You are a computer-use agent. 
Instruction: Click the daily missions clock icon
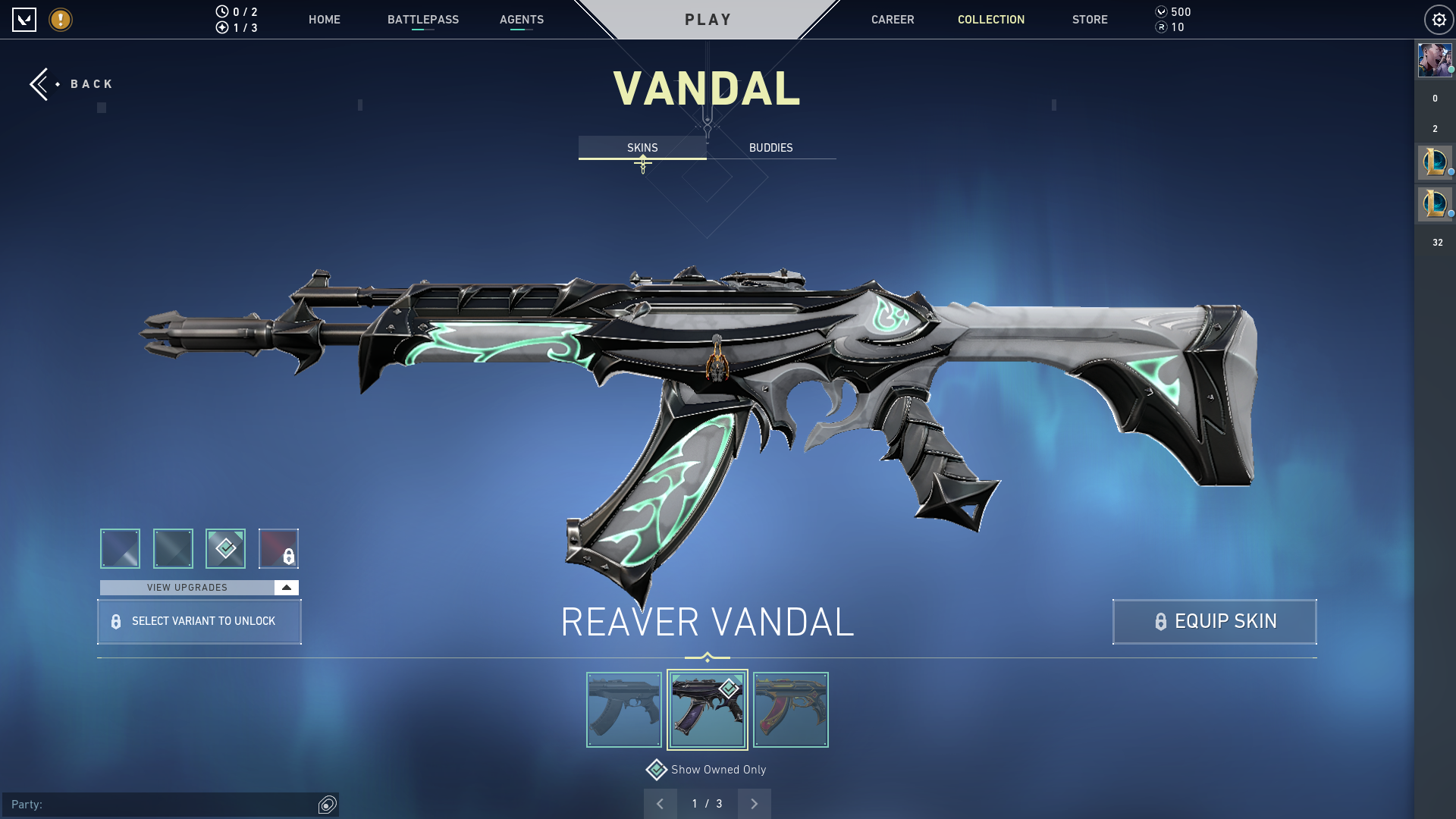pyautogui.click(x=221, y=11)
